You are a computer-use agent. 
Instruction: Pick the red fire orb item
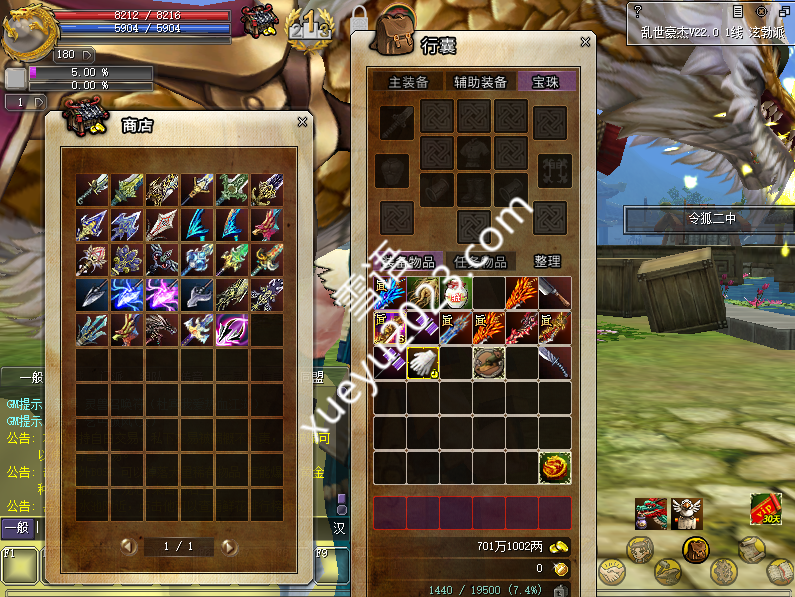[x=555, y=467]
